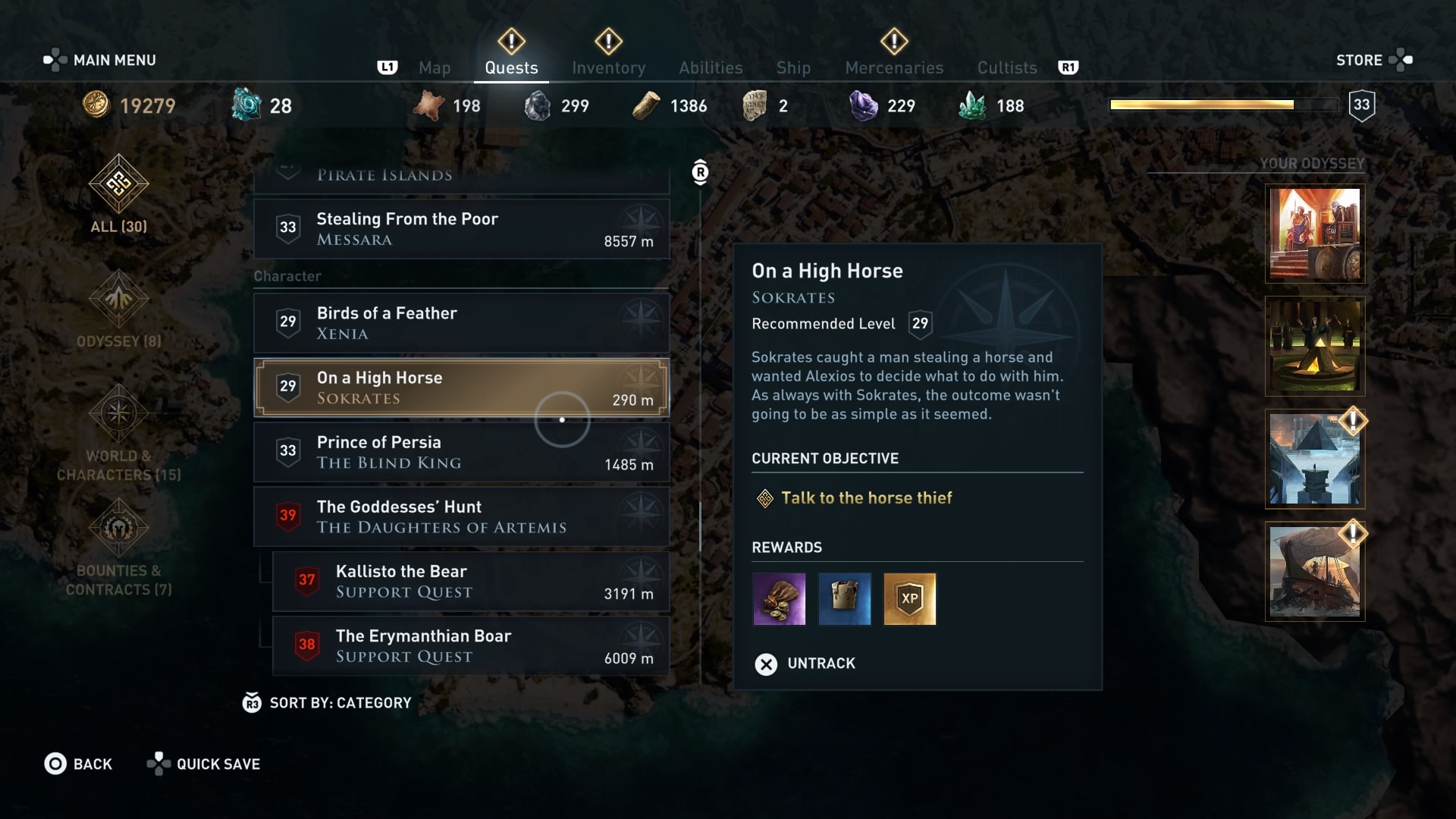The width and height of the screenshot is (1456, 819).
Task: Select the orichalcum ore icon next to 28
Action: 247,105
